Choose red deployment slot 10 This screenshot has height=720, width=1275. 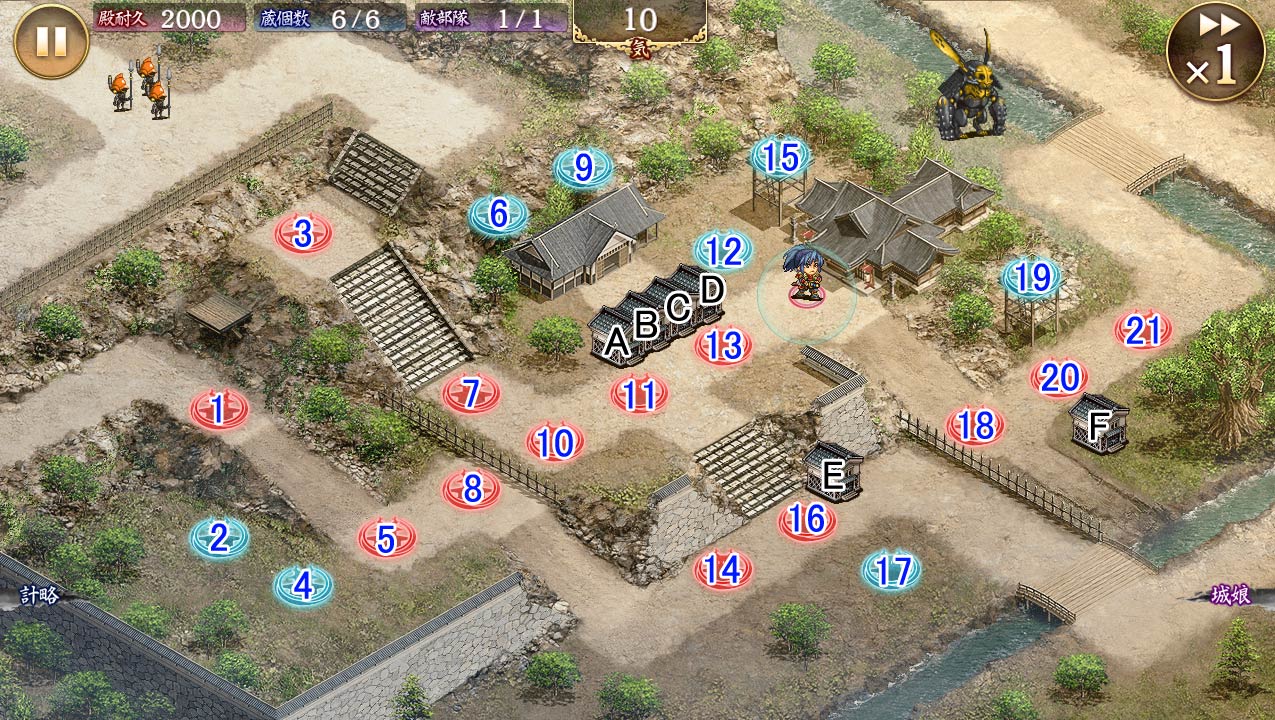click(x=555, y=442)
